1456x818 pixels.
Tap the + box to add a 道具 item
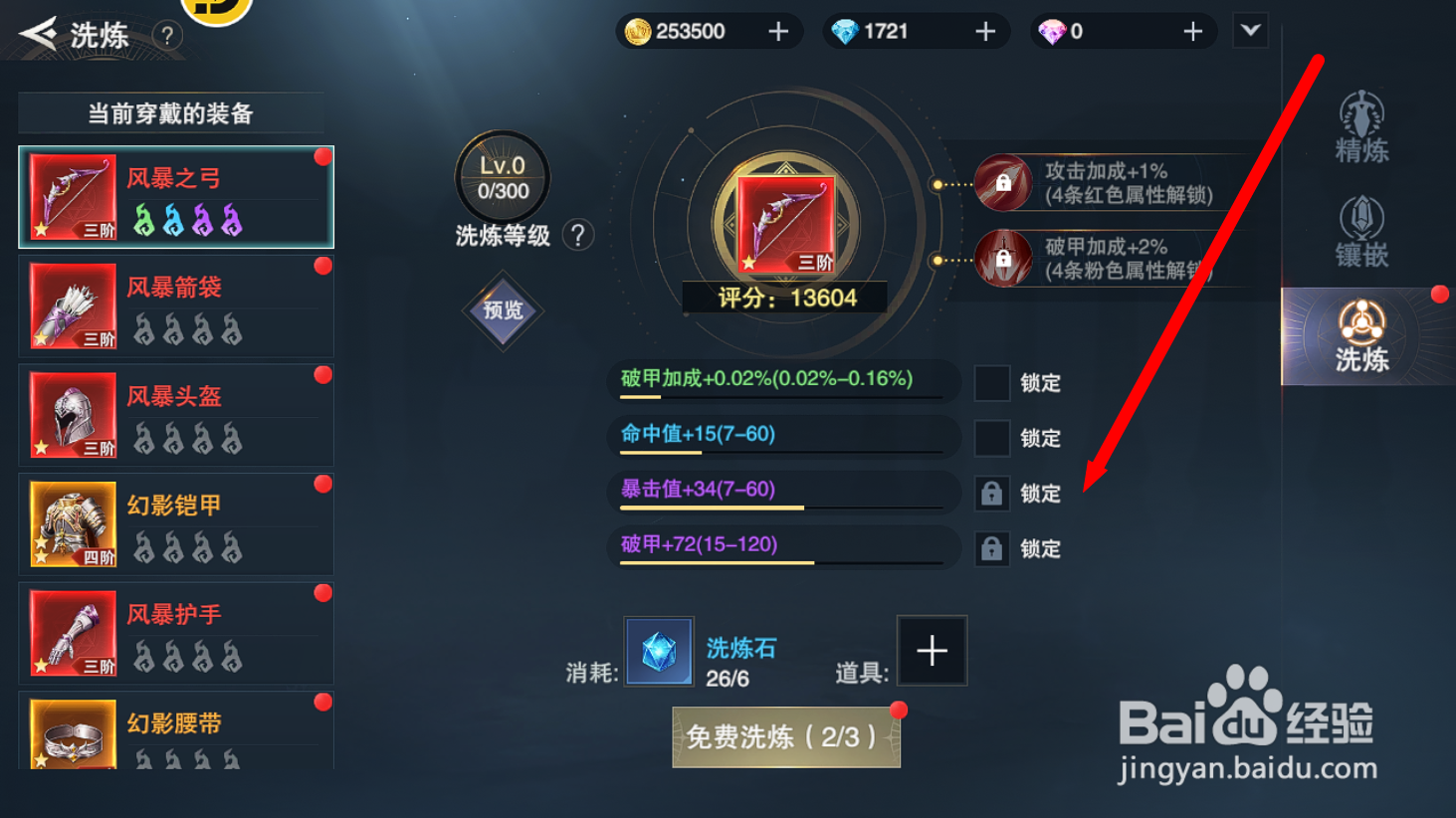click(932, 651)
